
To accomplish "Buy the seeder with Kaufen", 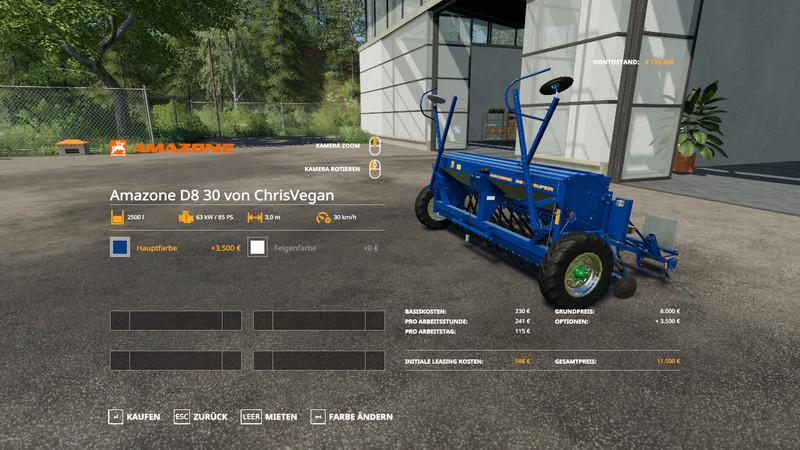I will [x=134, y=416].
